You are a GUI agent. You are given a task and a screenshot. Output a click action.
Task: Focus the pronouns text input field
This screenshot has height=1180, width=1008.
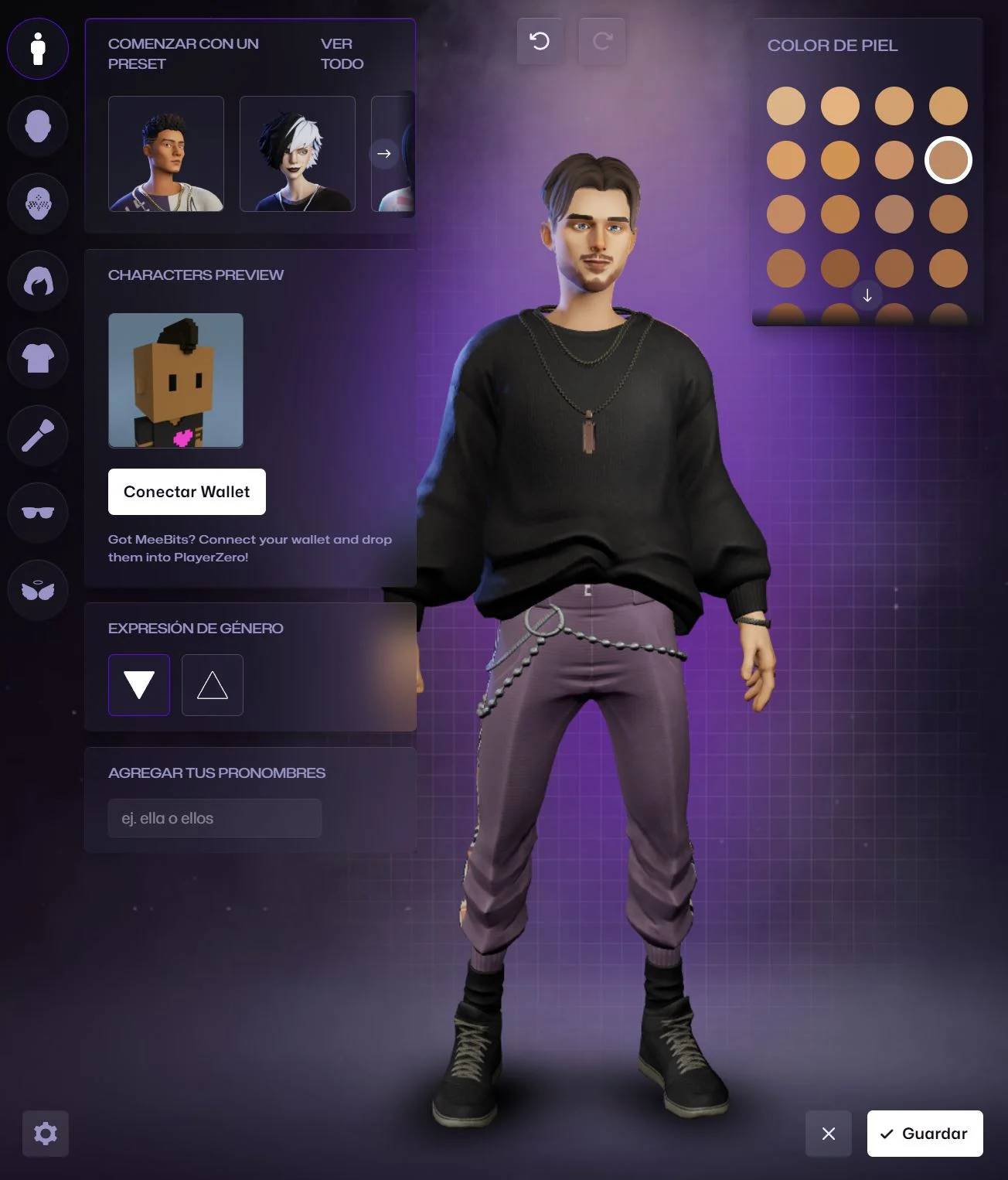click(x=215, y=818)
